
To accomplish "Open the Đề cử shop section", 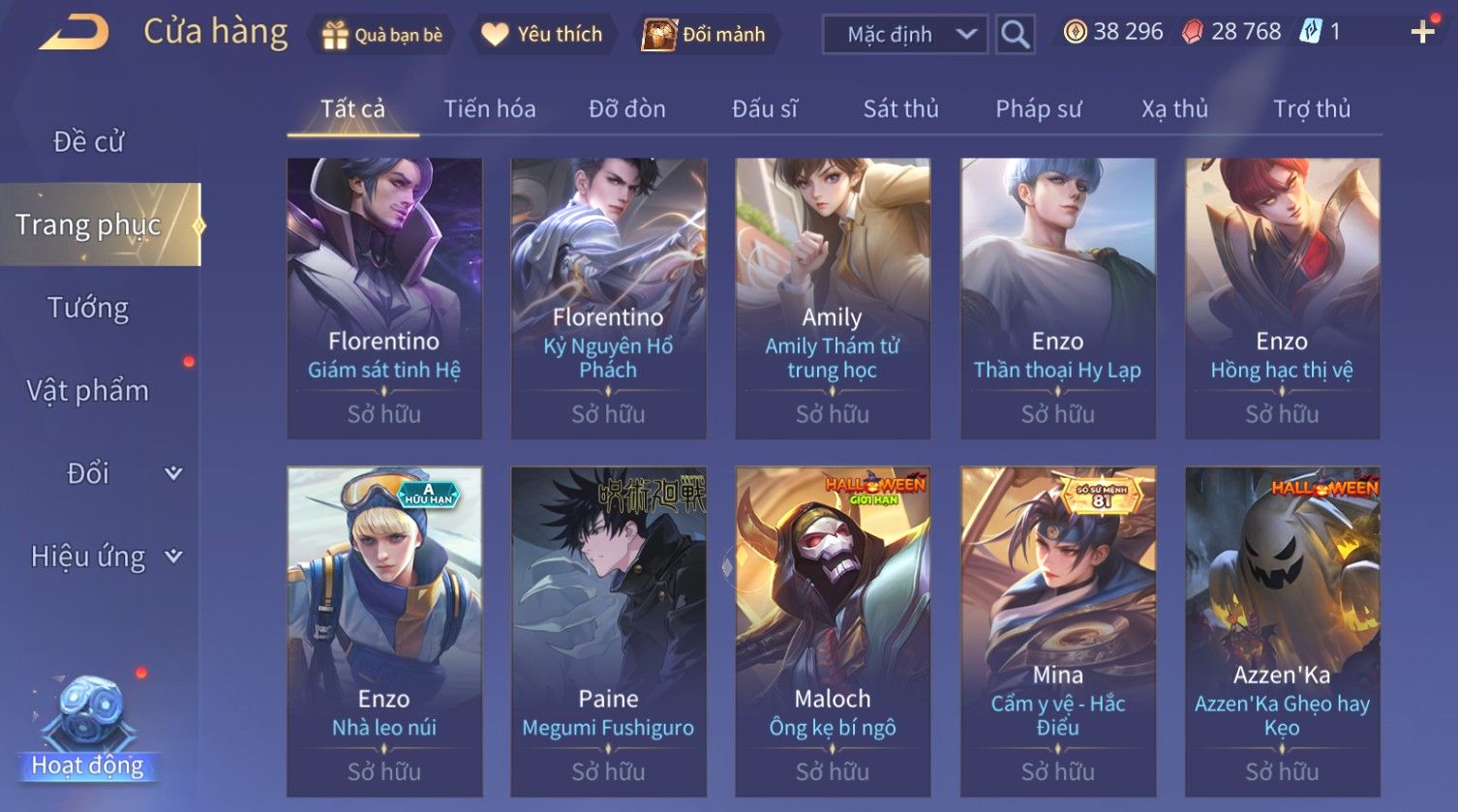I will tap(88, 142).
